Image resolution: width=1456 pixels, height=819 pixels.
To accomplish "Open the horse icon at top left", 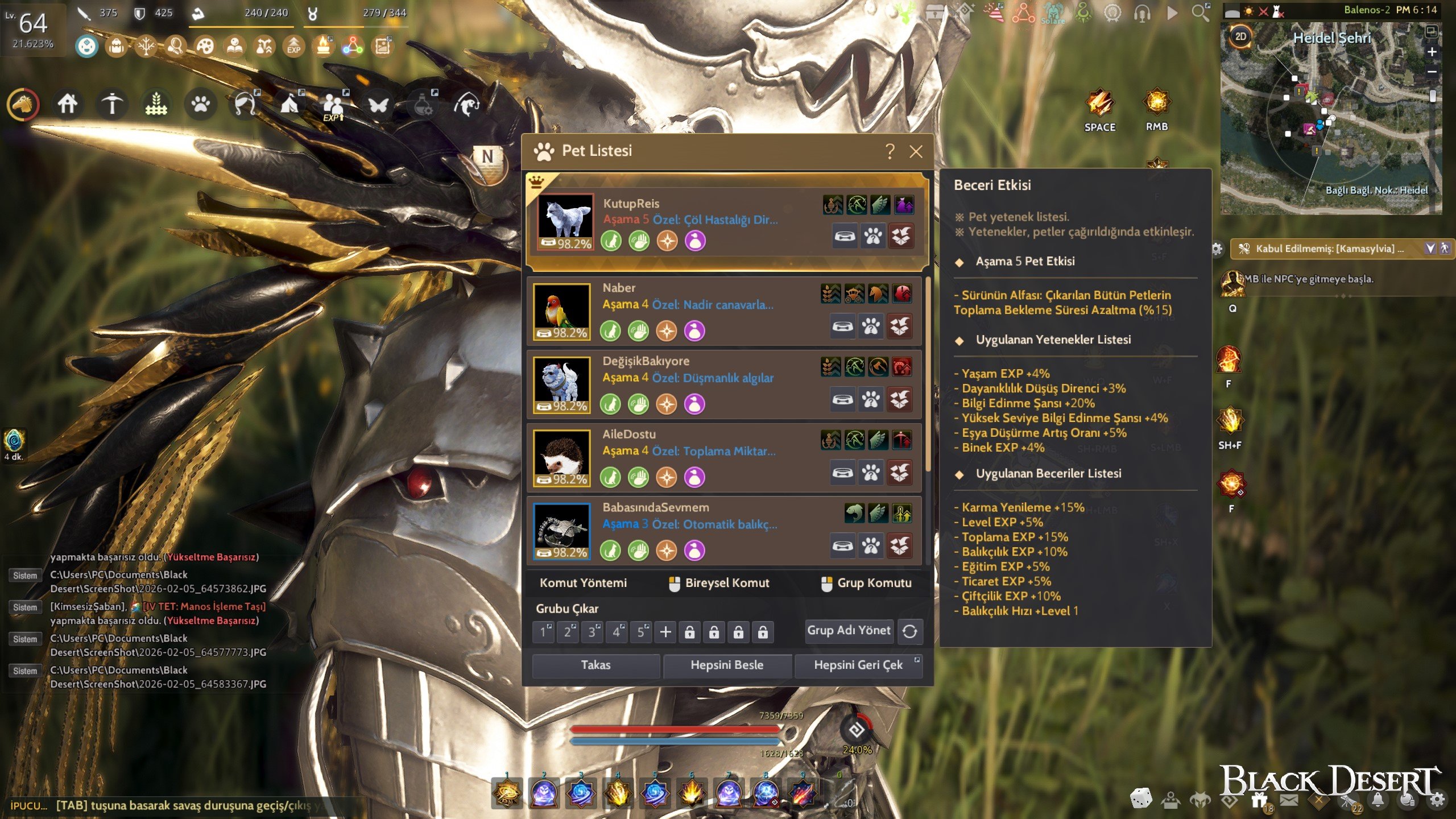I will tap(23, 105).
